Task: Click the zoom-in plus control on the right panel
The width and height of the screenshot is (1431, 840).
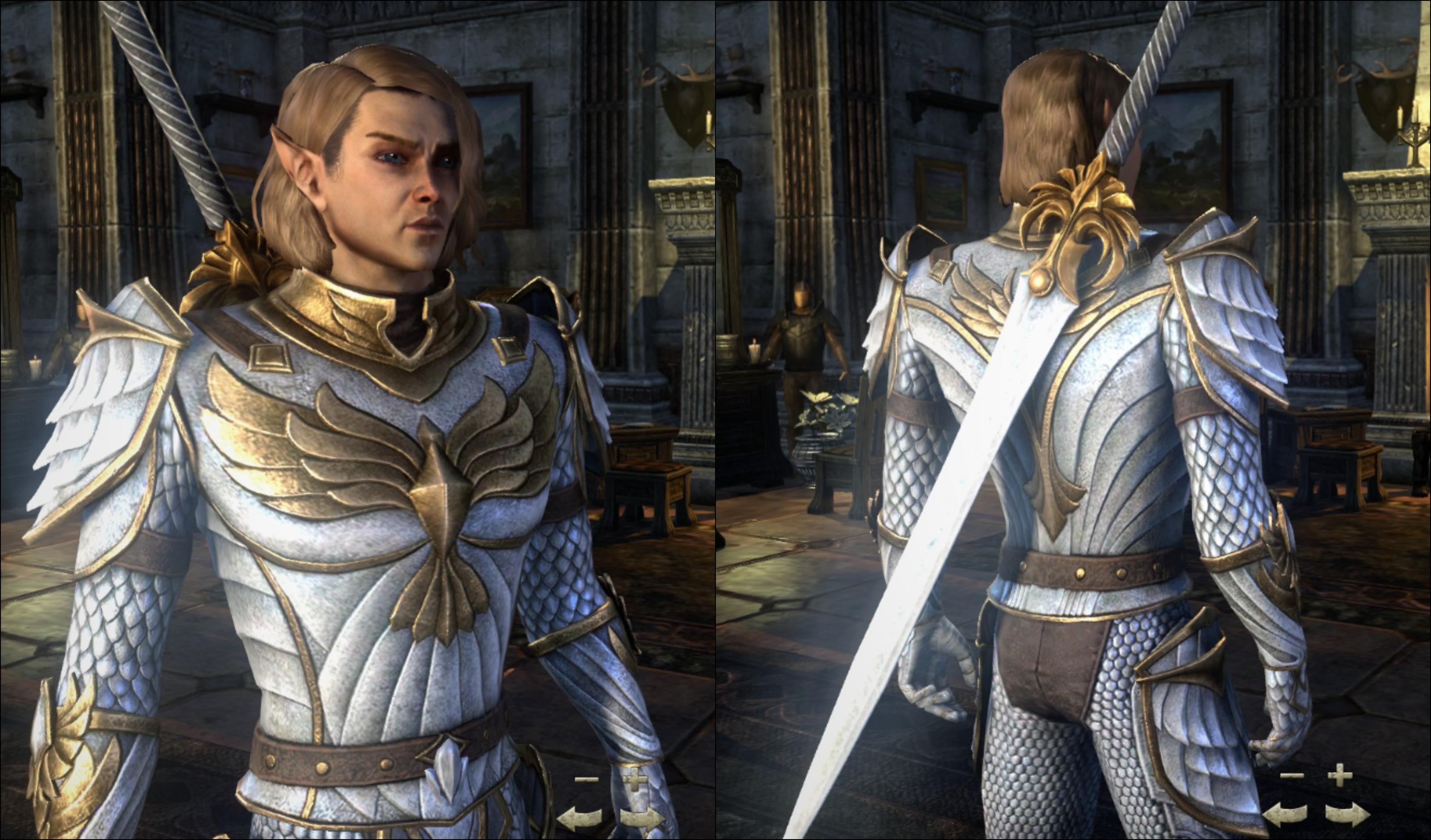Action: click(1340, 776)
